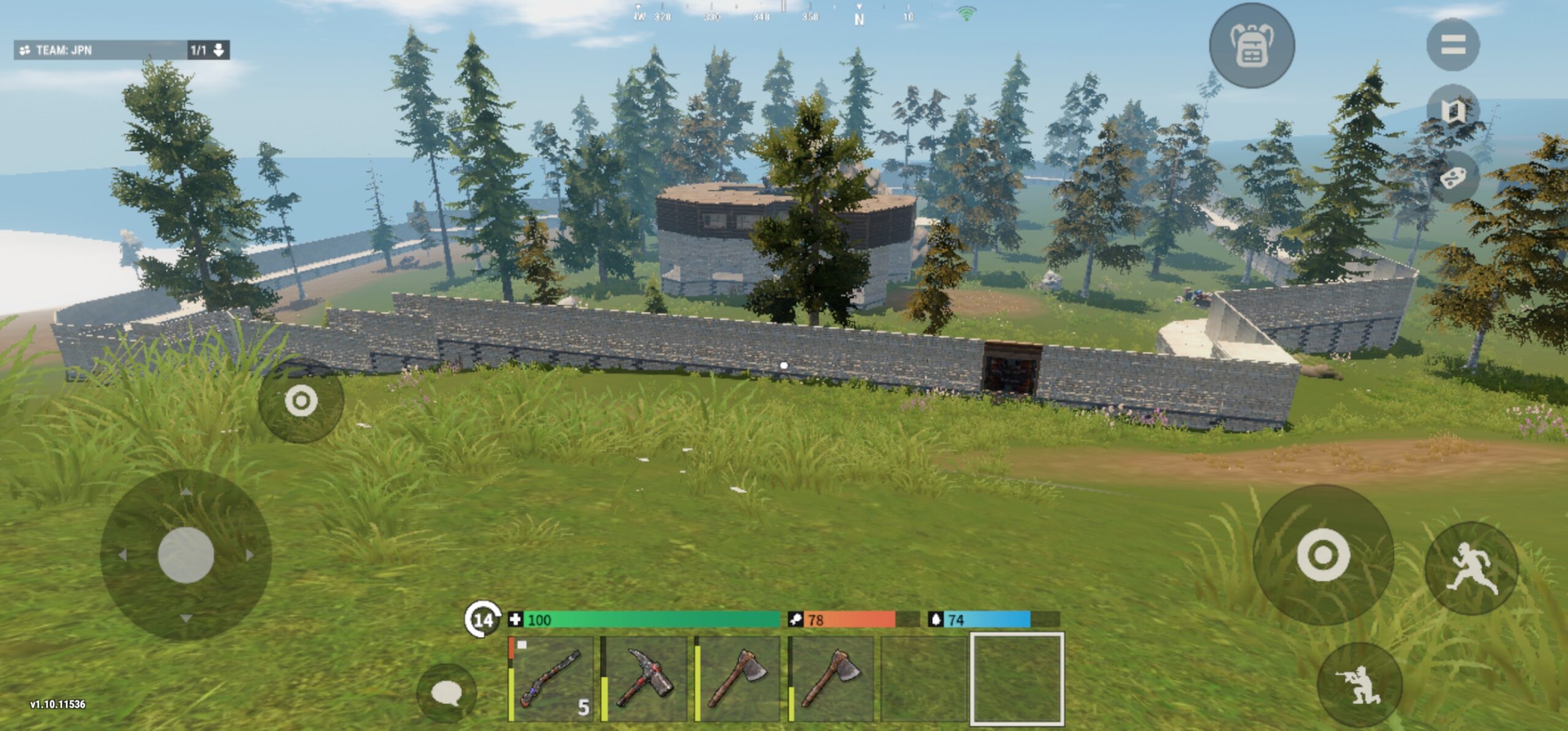
Task: Tap the movement joystick center knob
Action: [x=186, y=555]
